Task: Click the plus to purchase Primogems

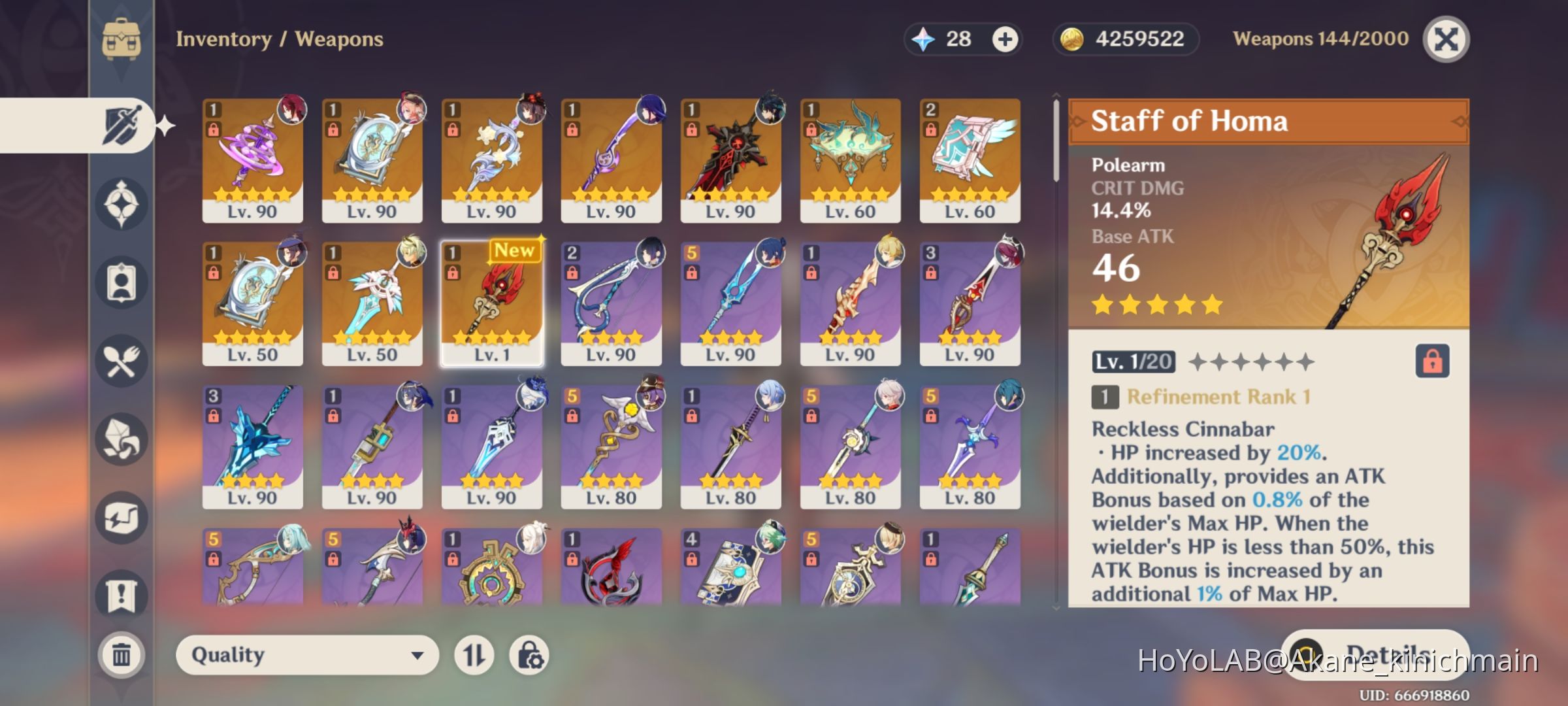Action: click(x=1004, y=39)
